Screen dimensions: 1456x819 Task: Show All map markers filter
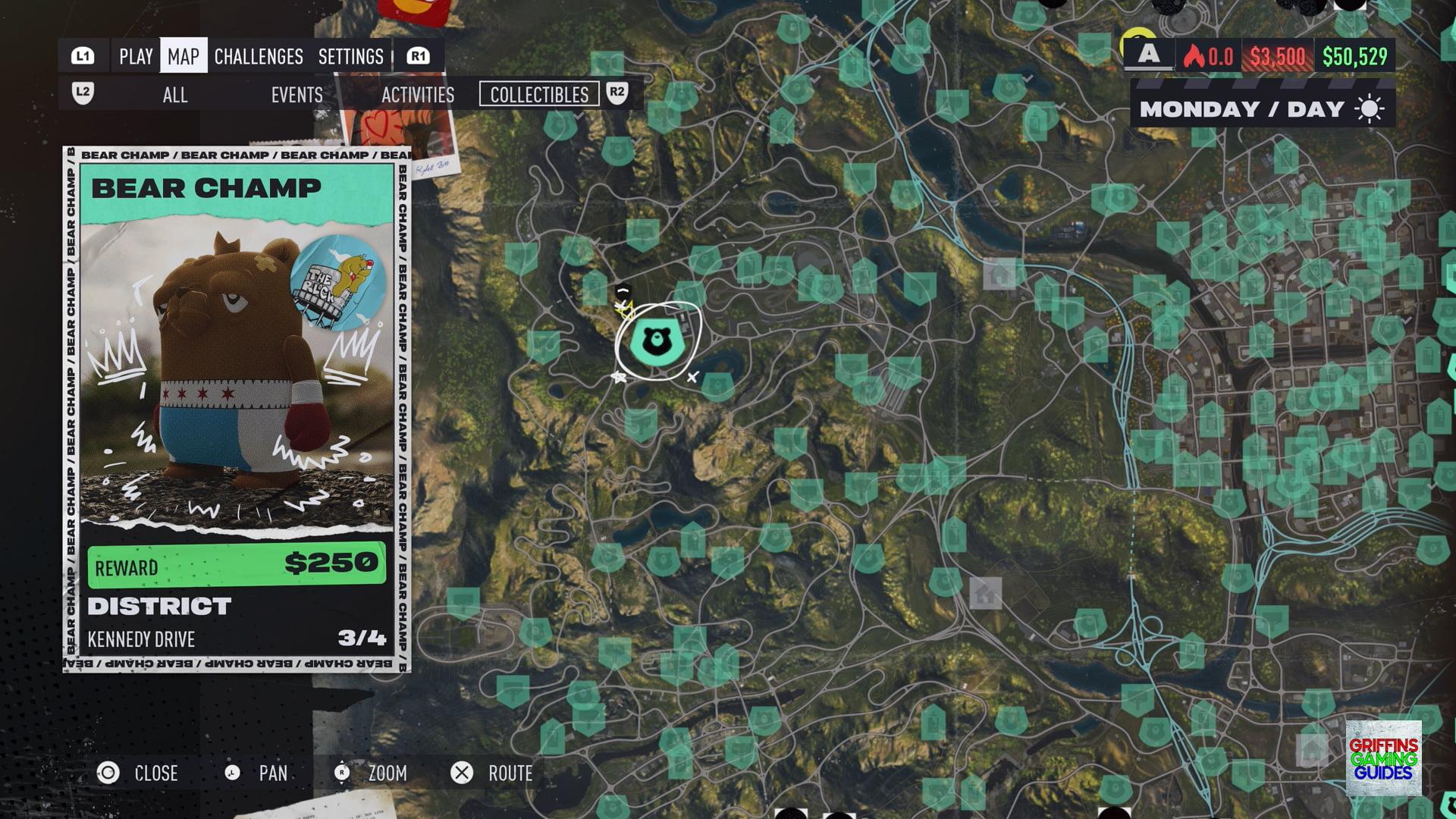pyautogui.click(x=175, y=95)
